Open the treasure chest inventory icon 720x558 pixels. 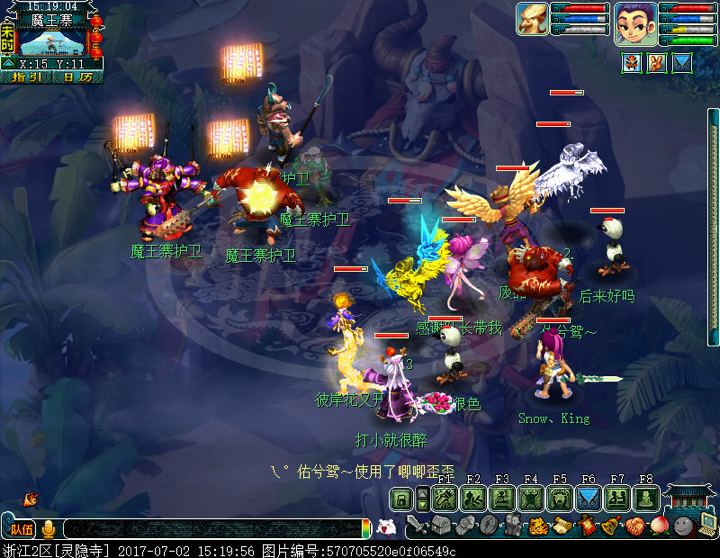[441, 526]
